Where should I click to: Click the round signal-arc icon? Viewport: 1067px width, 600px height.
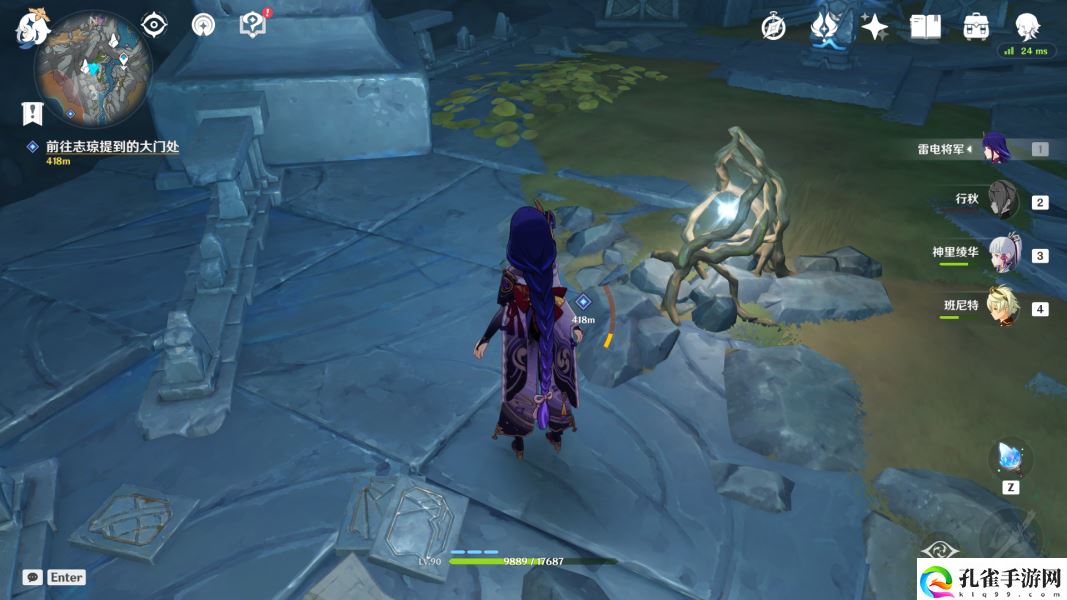click(203, 25)
